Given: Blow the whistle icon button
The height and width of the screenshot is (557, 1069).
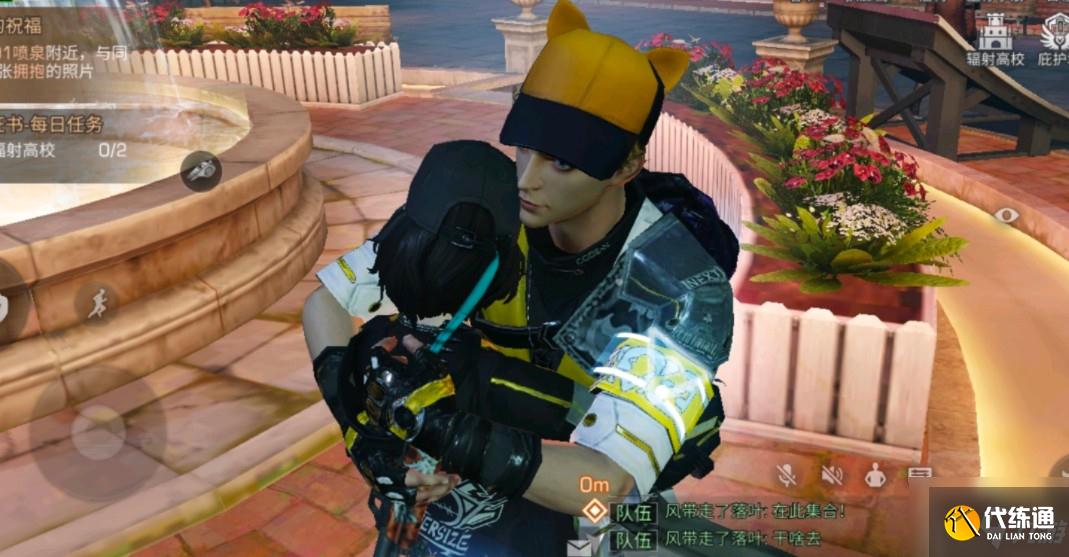Looking at the screenshot, I should [200, 171].
